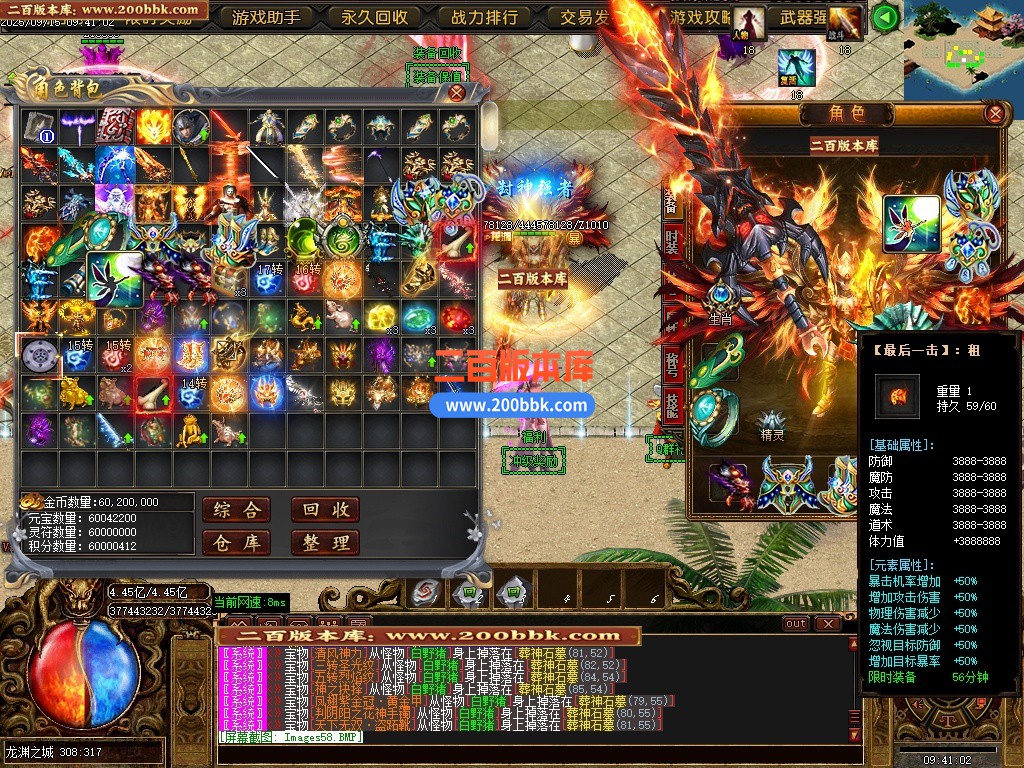Sort the bag with 整理
The height and width of the screenshot is (768, 1024).
tap(325, 543)
